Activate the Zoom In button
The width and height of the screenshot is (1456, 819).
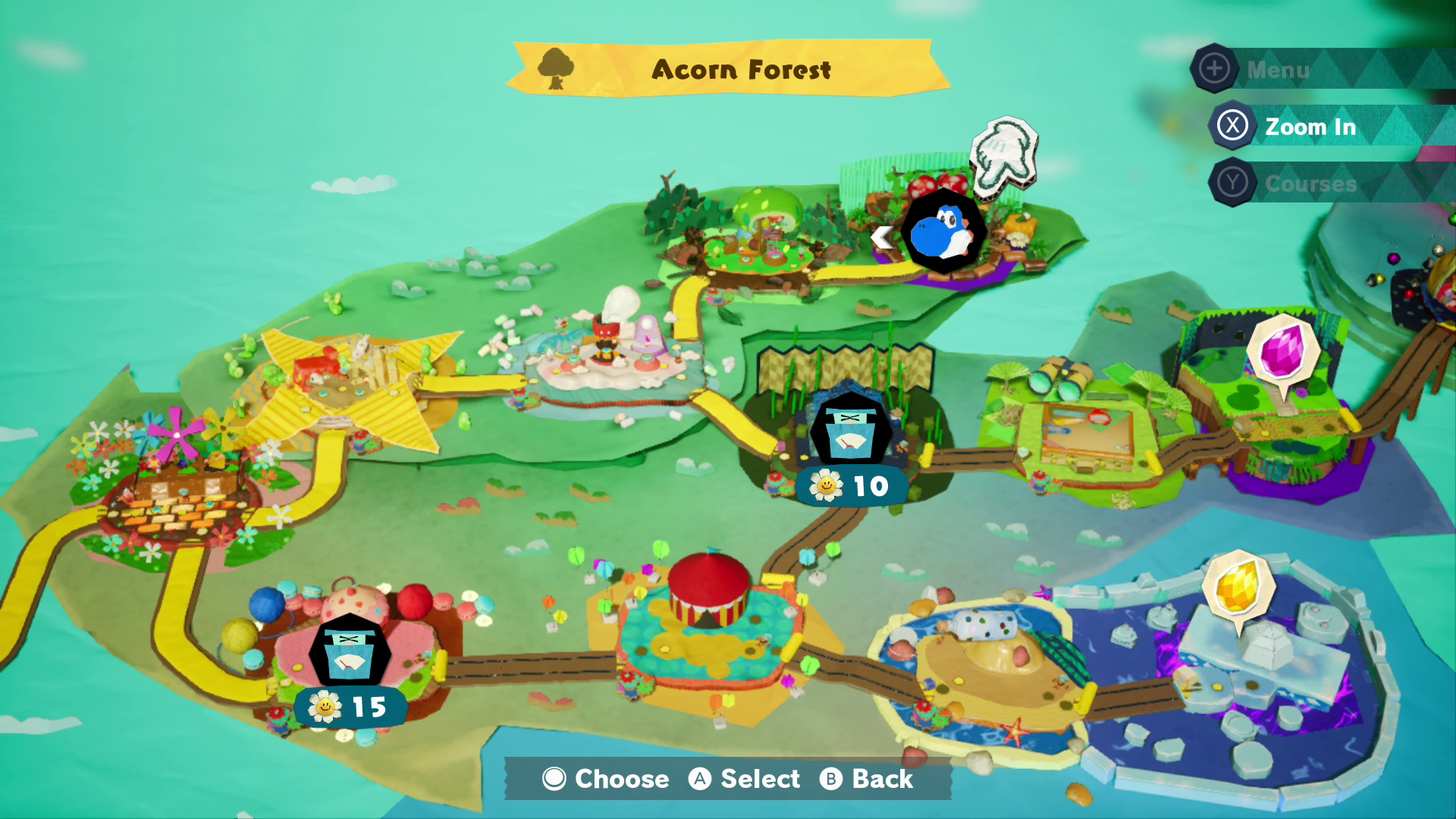point(1309,127)
